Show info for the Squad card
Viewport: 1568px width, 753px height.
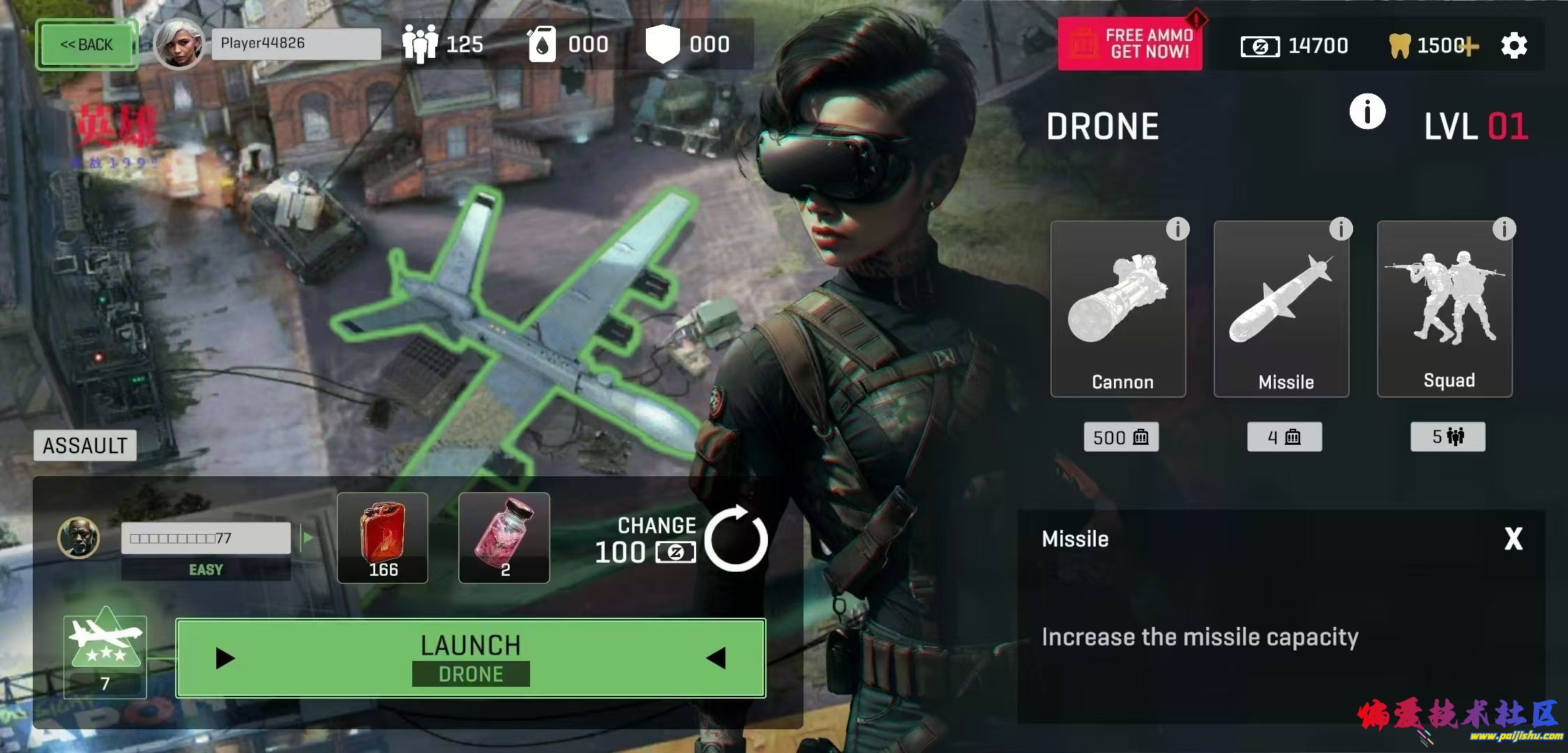[x=1504, y=229]
